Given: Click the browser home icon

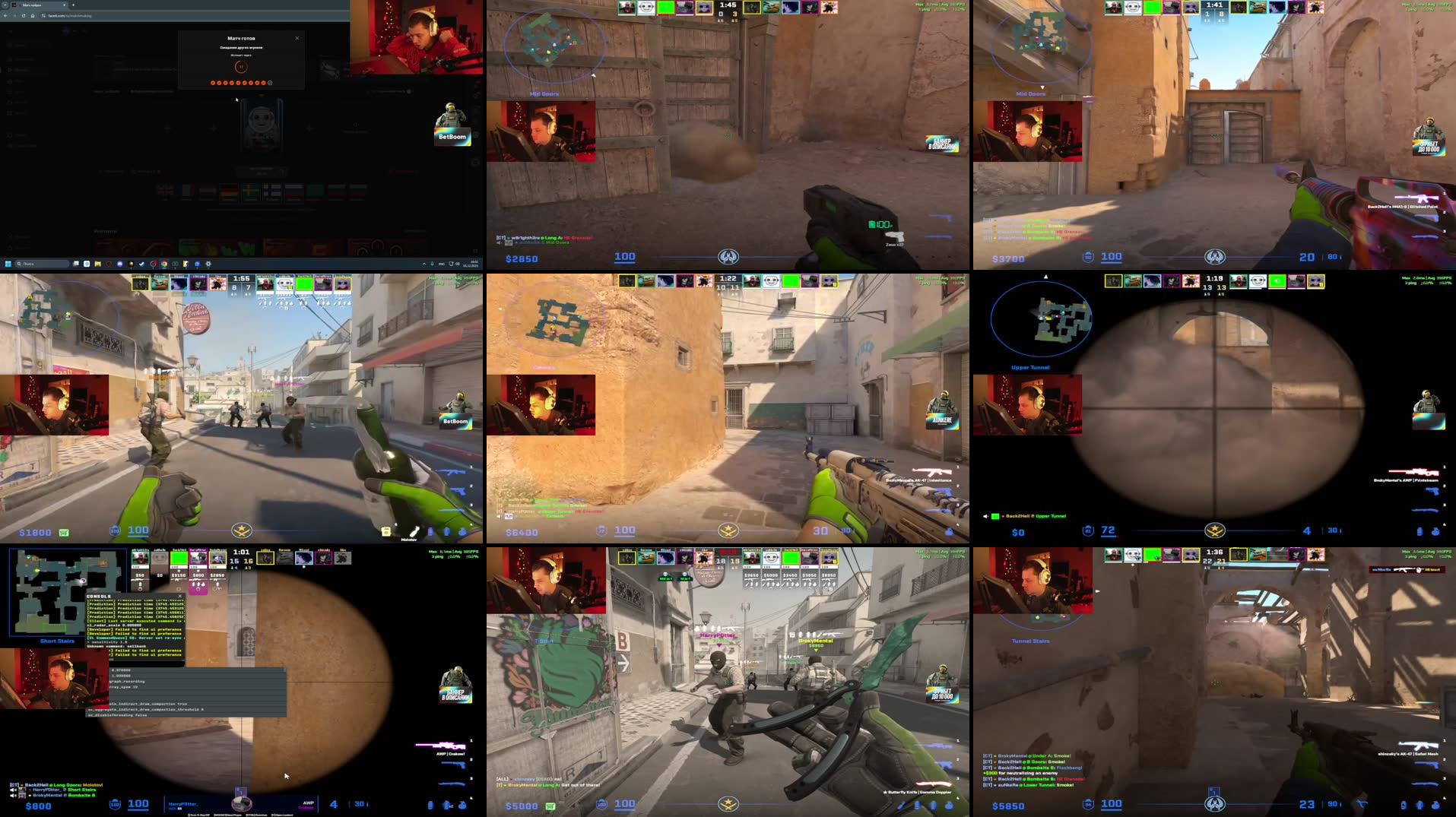Looking at the screenshot, I should click(x=33, y=14).
